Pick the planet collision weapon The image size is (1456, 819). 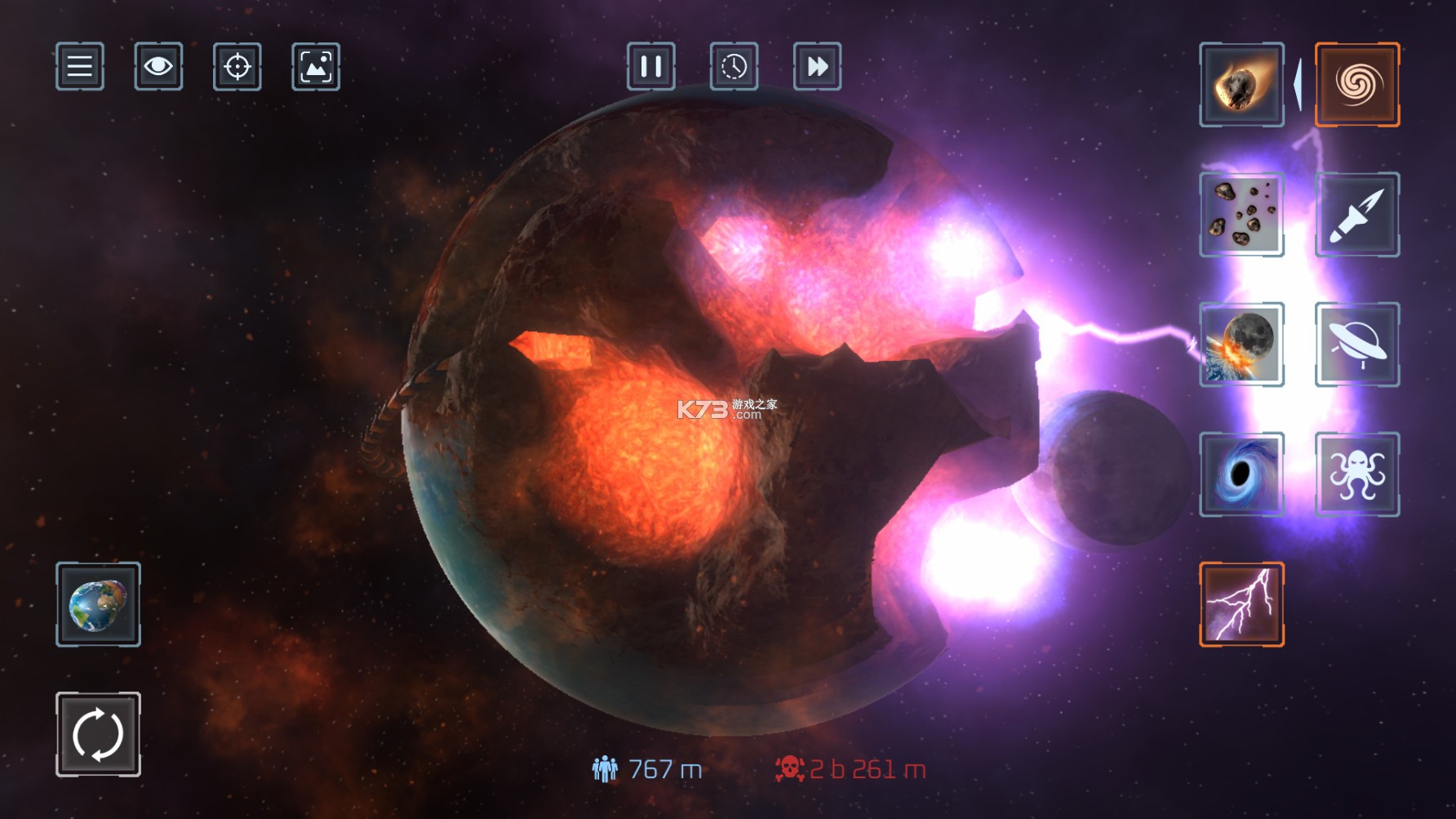pos(1242,344)
